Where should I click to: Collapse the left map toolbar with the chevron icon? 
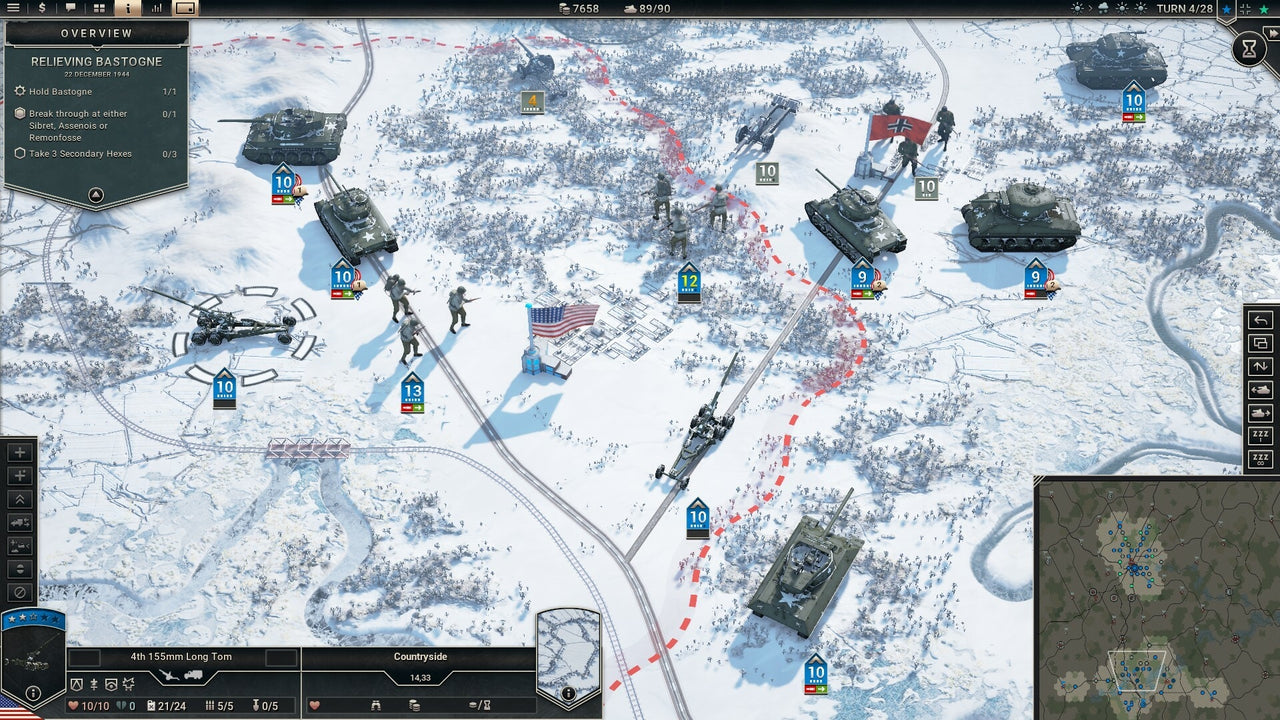[22, 497]
